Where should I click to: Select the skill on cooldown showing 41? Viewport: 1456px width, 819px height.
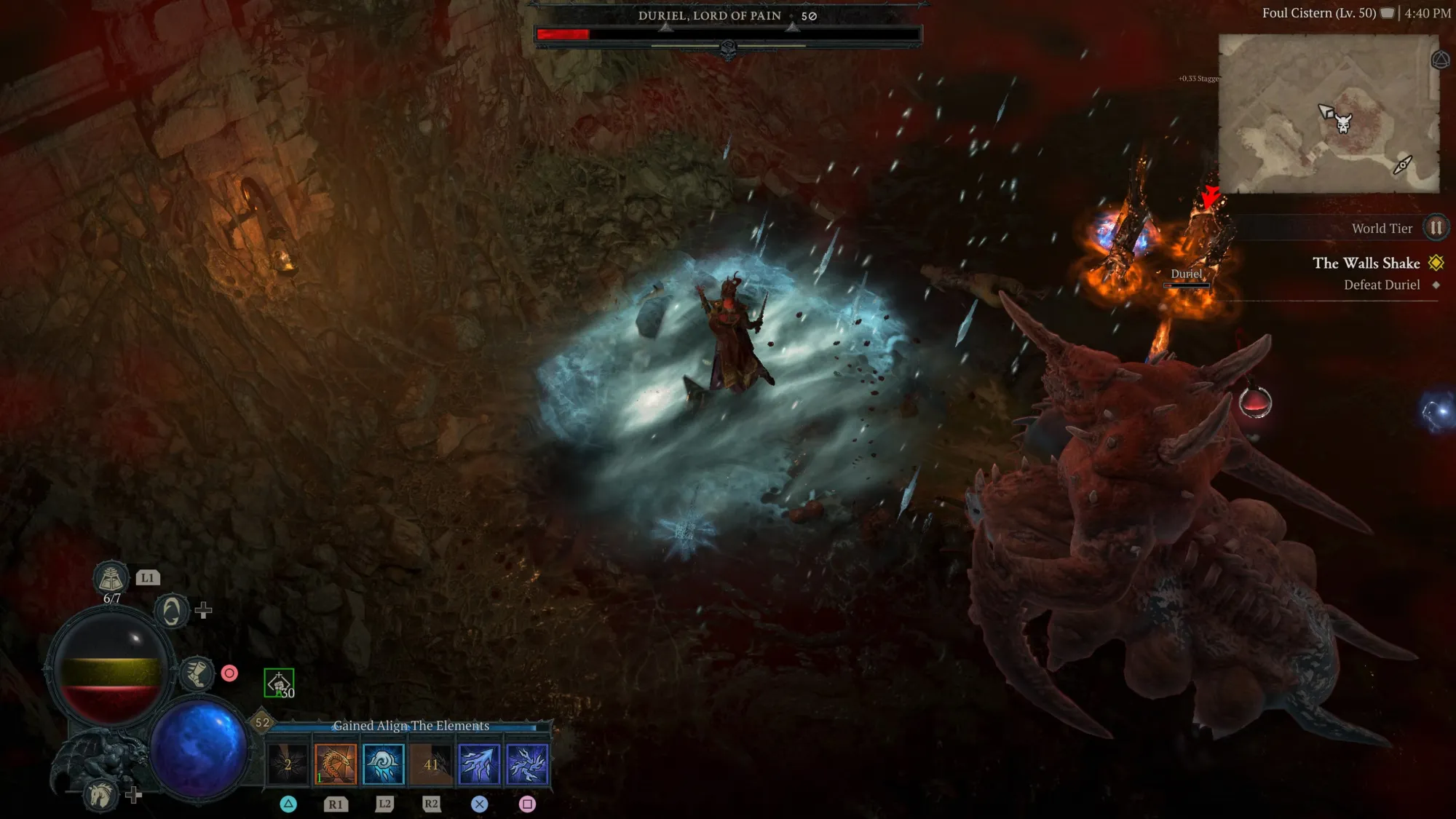pos(432,764)
